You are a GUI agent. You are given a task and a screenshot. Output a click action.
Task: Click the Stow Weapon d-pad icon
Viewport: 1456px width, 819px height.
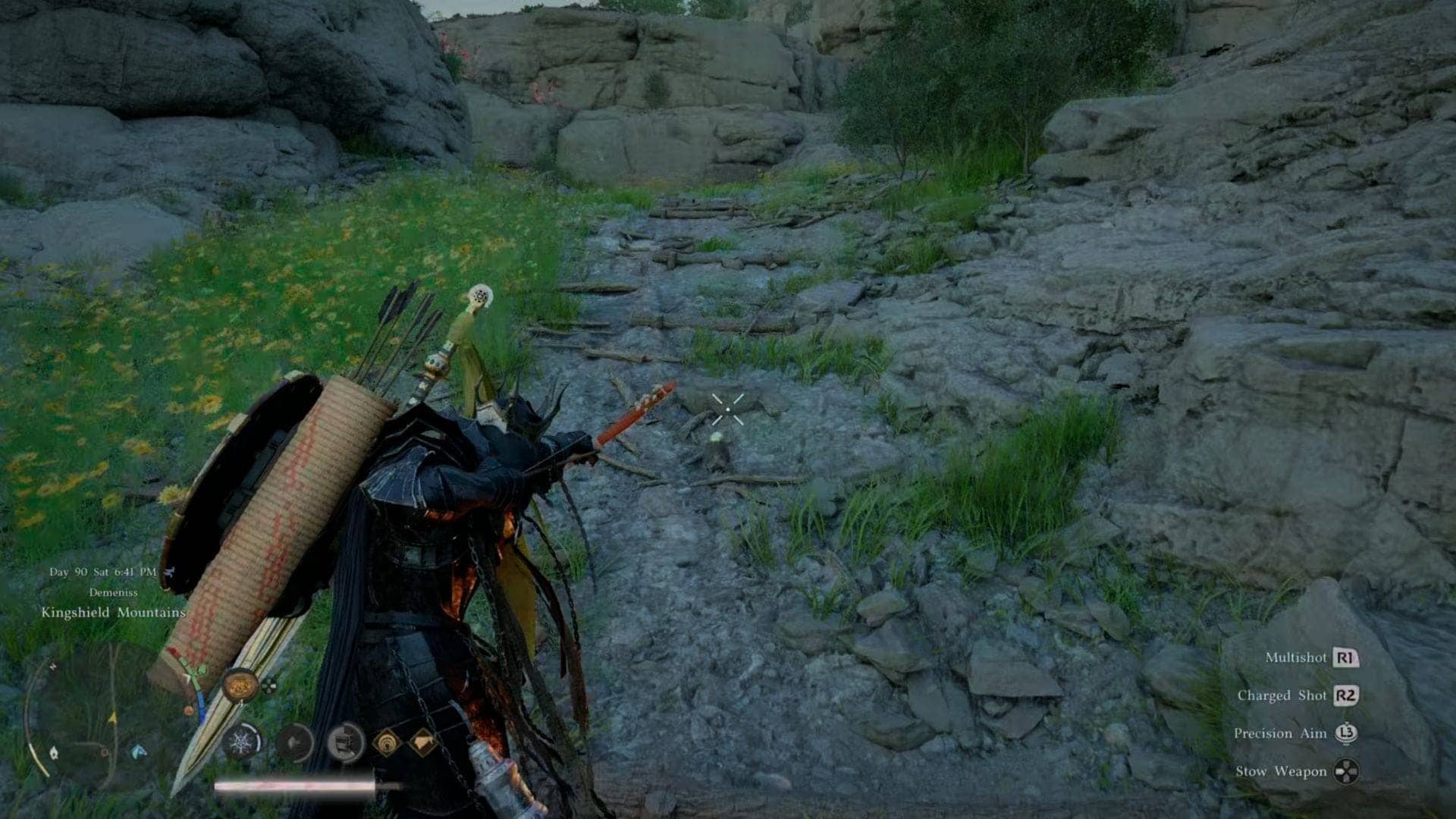[x=1347, y=772]
